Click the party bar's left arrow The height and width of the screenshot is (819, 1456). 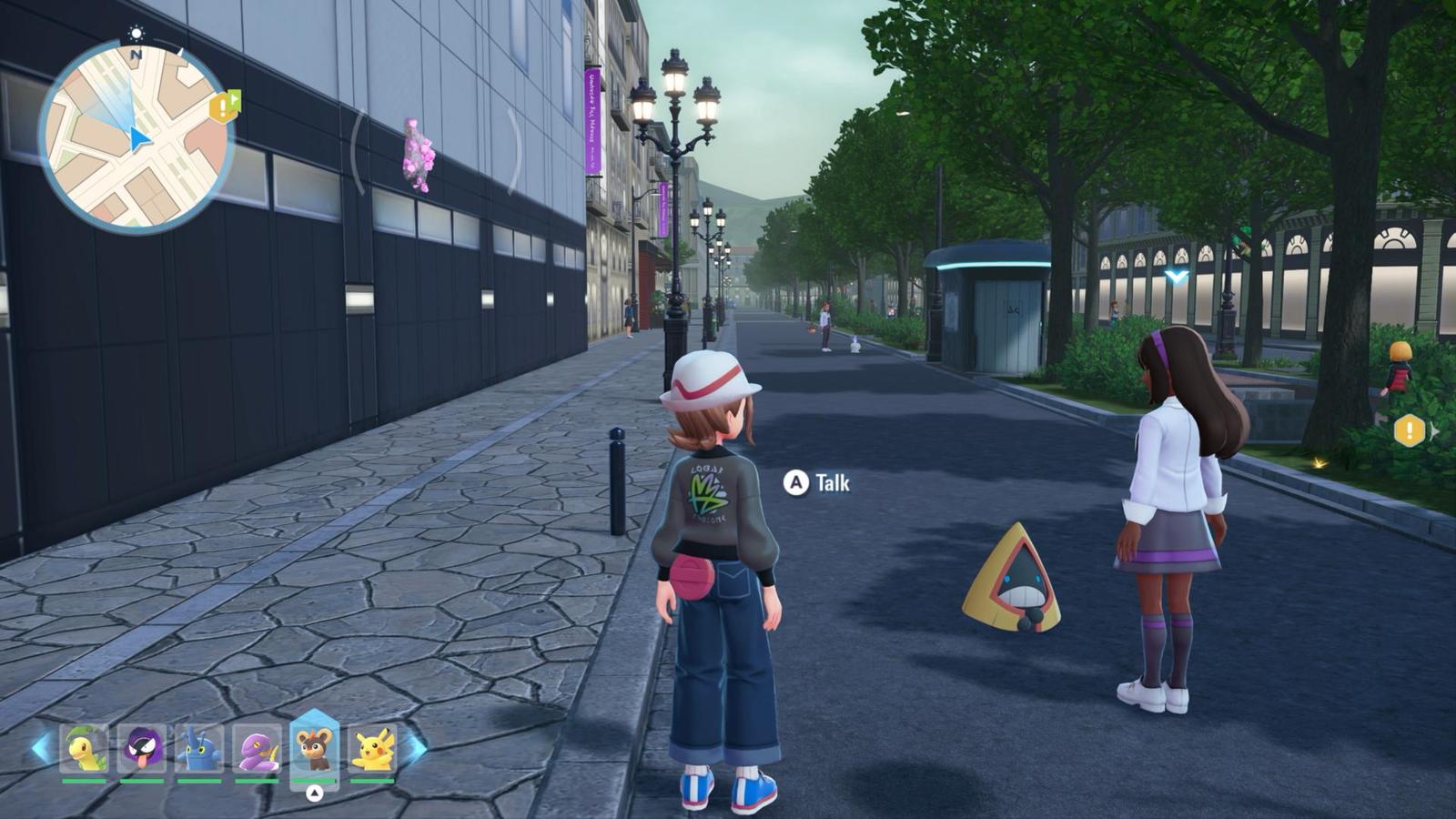(x=40, y=748)
